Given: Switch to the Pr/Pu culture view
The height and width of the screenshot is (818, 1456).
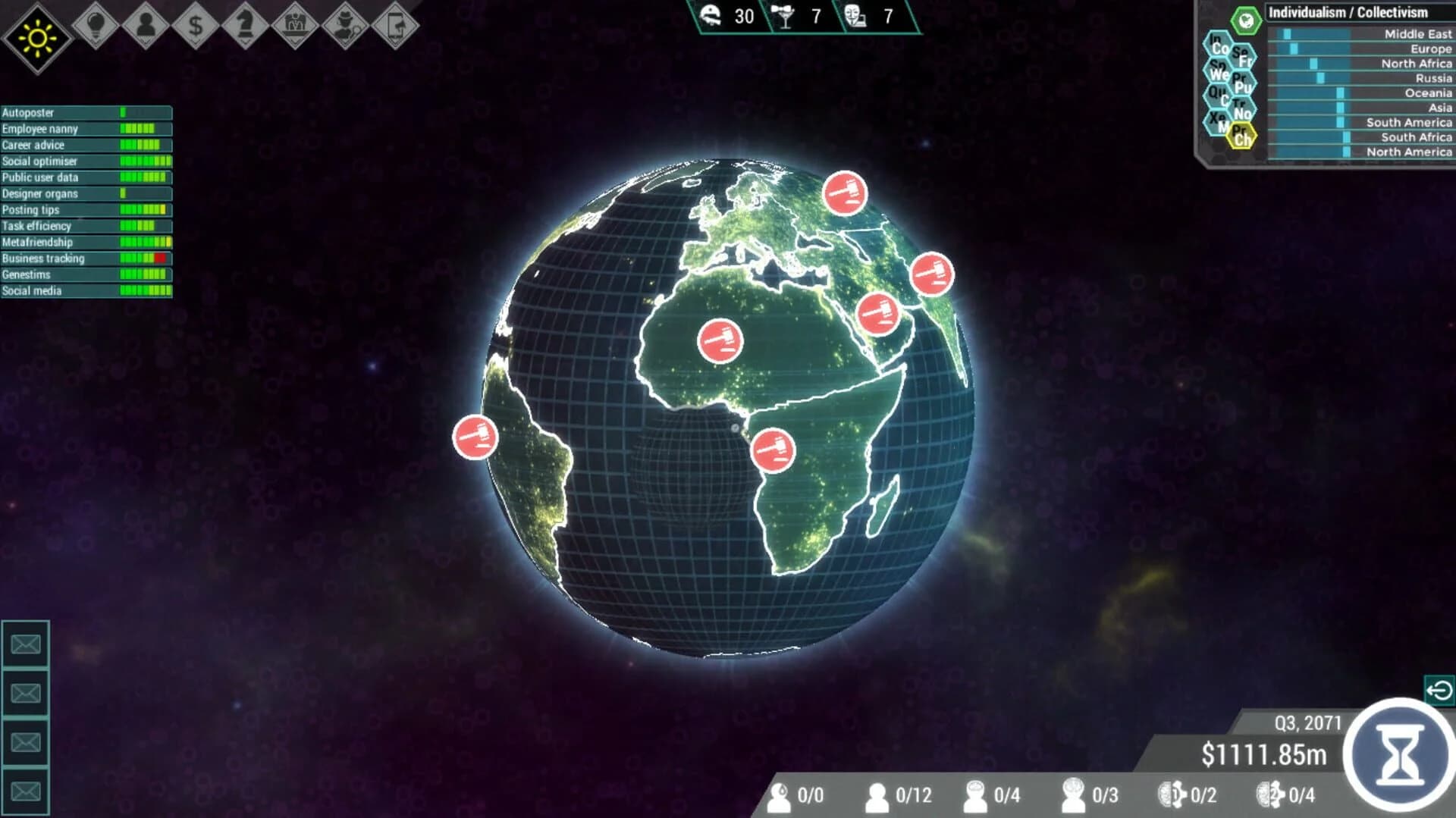Looking at the screenshot, I should (1243, 80).
